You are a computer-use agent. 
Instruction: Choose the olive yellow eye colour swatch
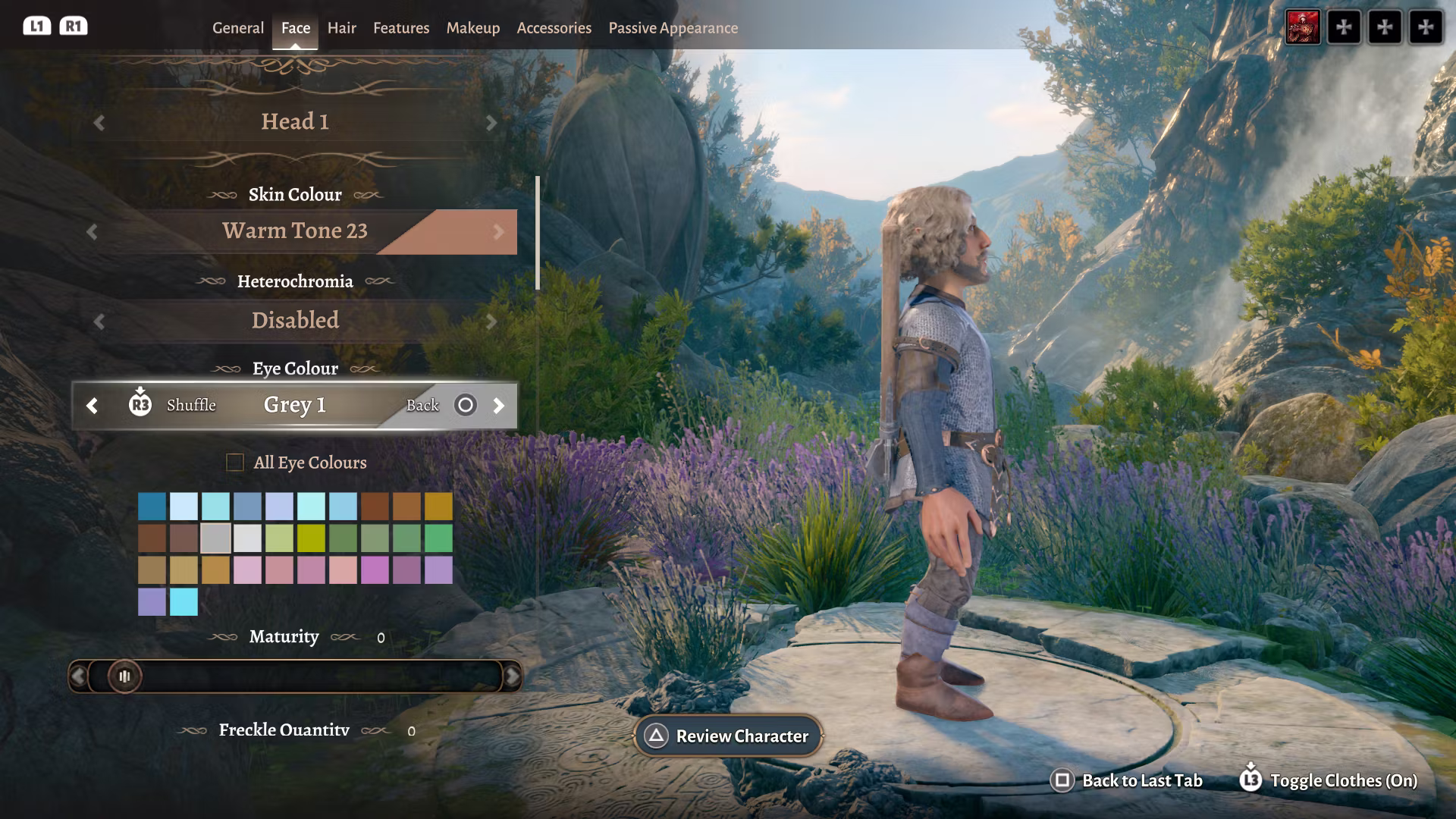[311, 538]
